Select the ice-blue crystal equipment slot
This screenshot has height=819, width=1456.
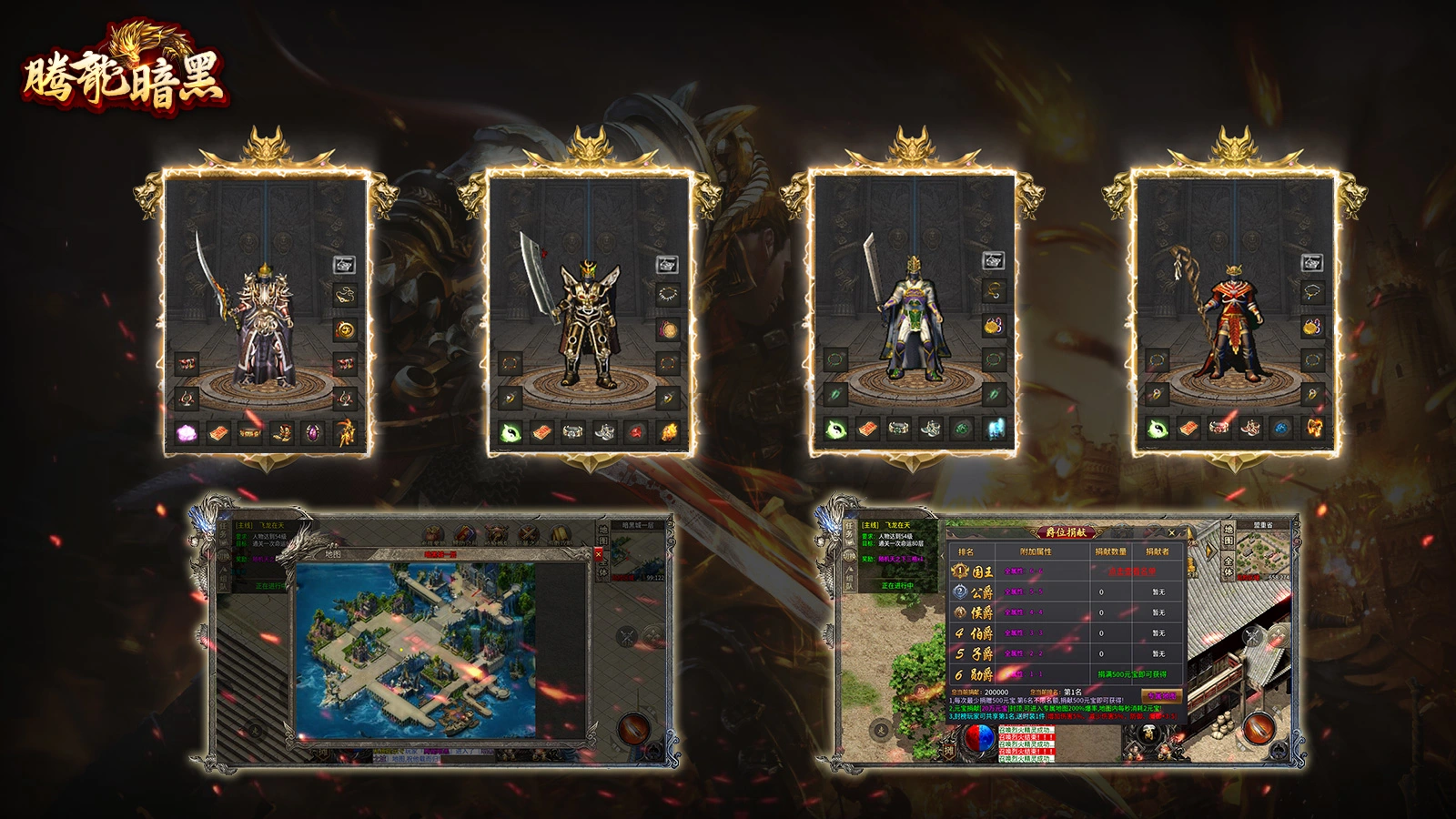pyautogui.click(x=994, y=429)
